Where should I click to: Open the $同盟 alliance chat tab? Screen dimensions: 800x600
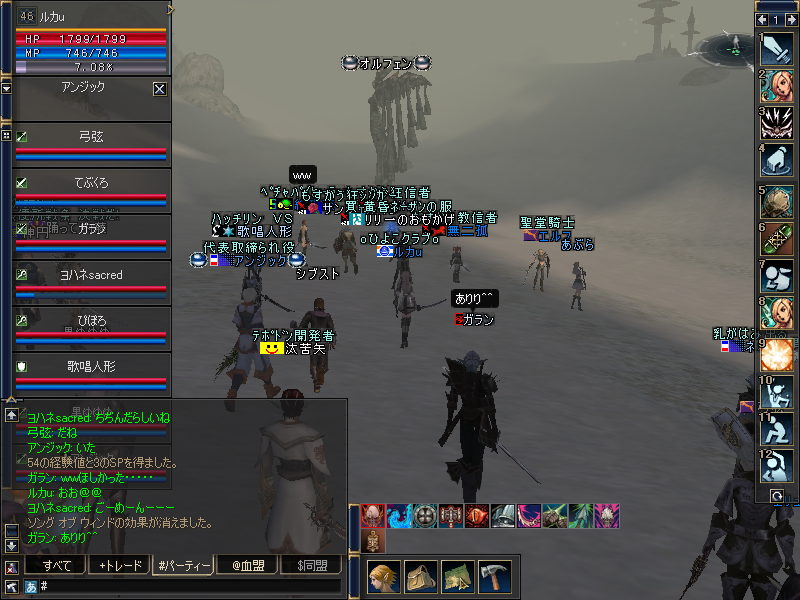pos(311,566)
